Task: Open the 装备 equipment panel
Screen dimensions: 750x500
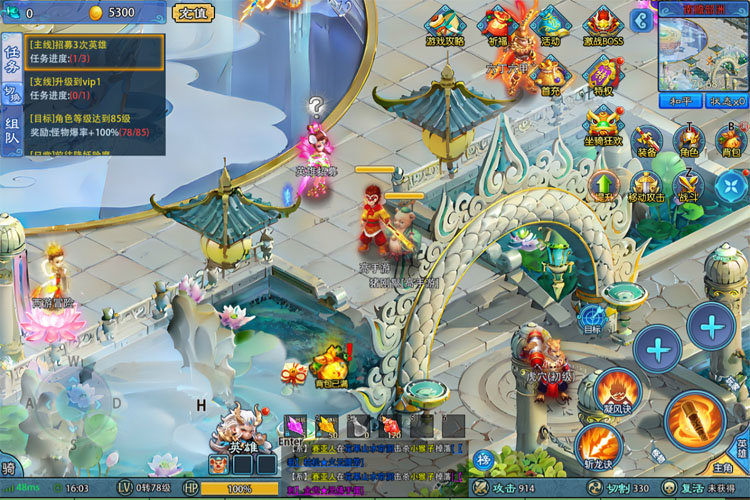Action: pyautogui.click(x=646, y=142)
